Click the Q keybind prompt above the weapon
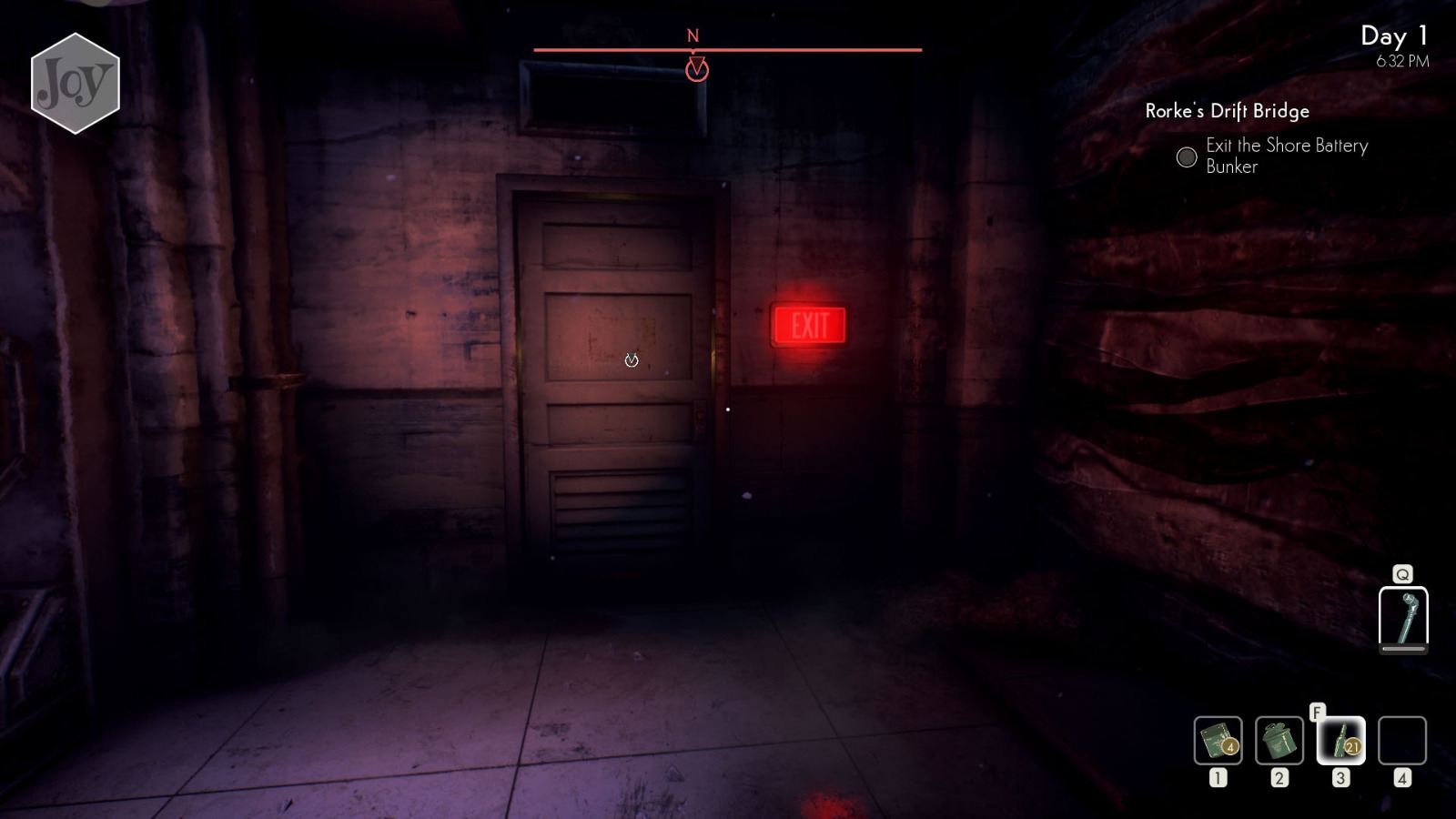This screenshot has width=1456, height=819. pos(1404,573)
